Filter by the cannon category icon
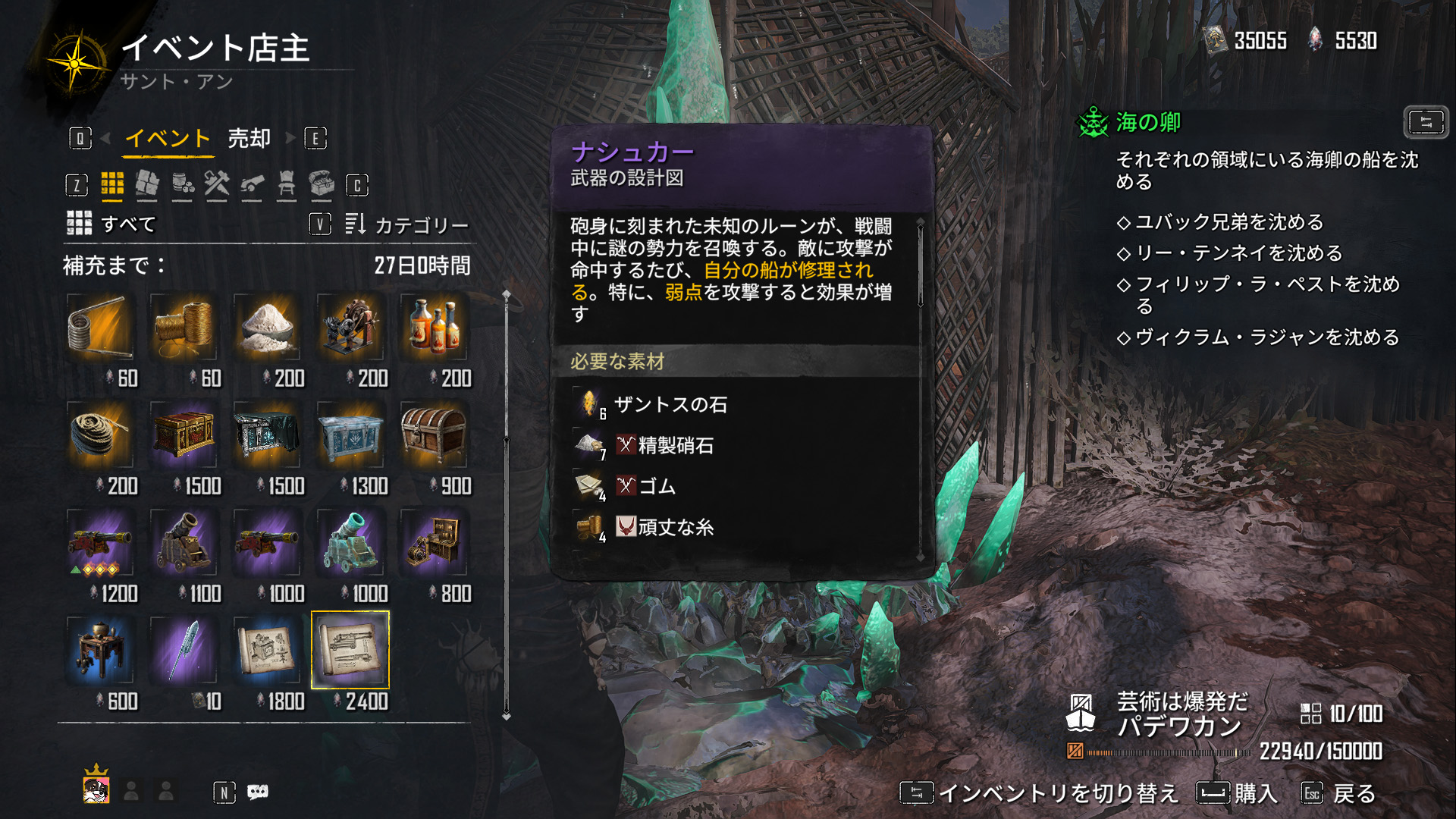This screenshot has width=1456, height=819. click(252, 184)
